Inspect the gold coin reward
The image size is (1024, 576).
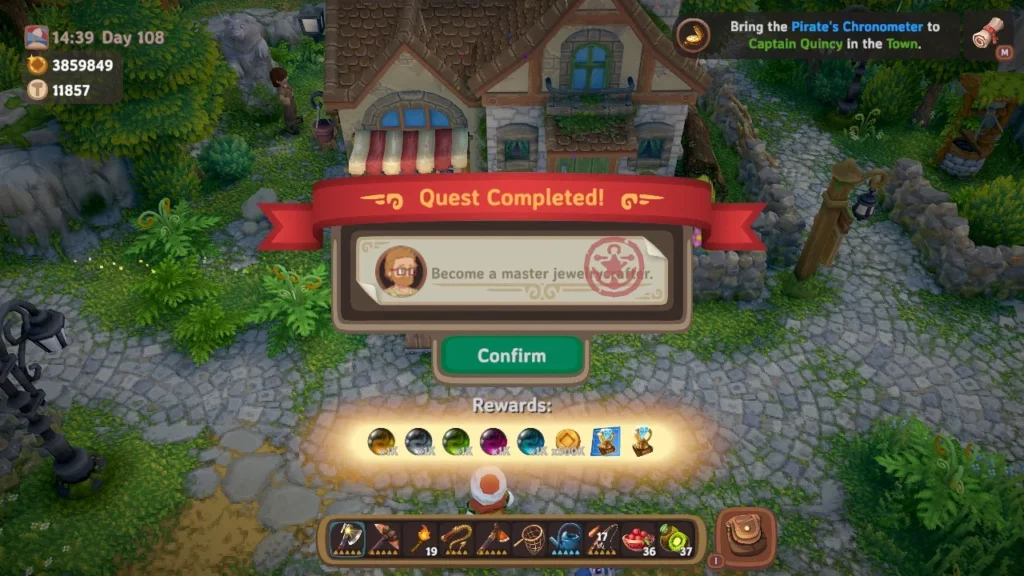(x=567, y=441)
